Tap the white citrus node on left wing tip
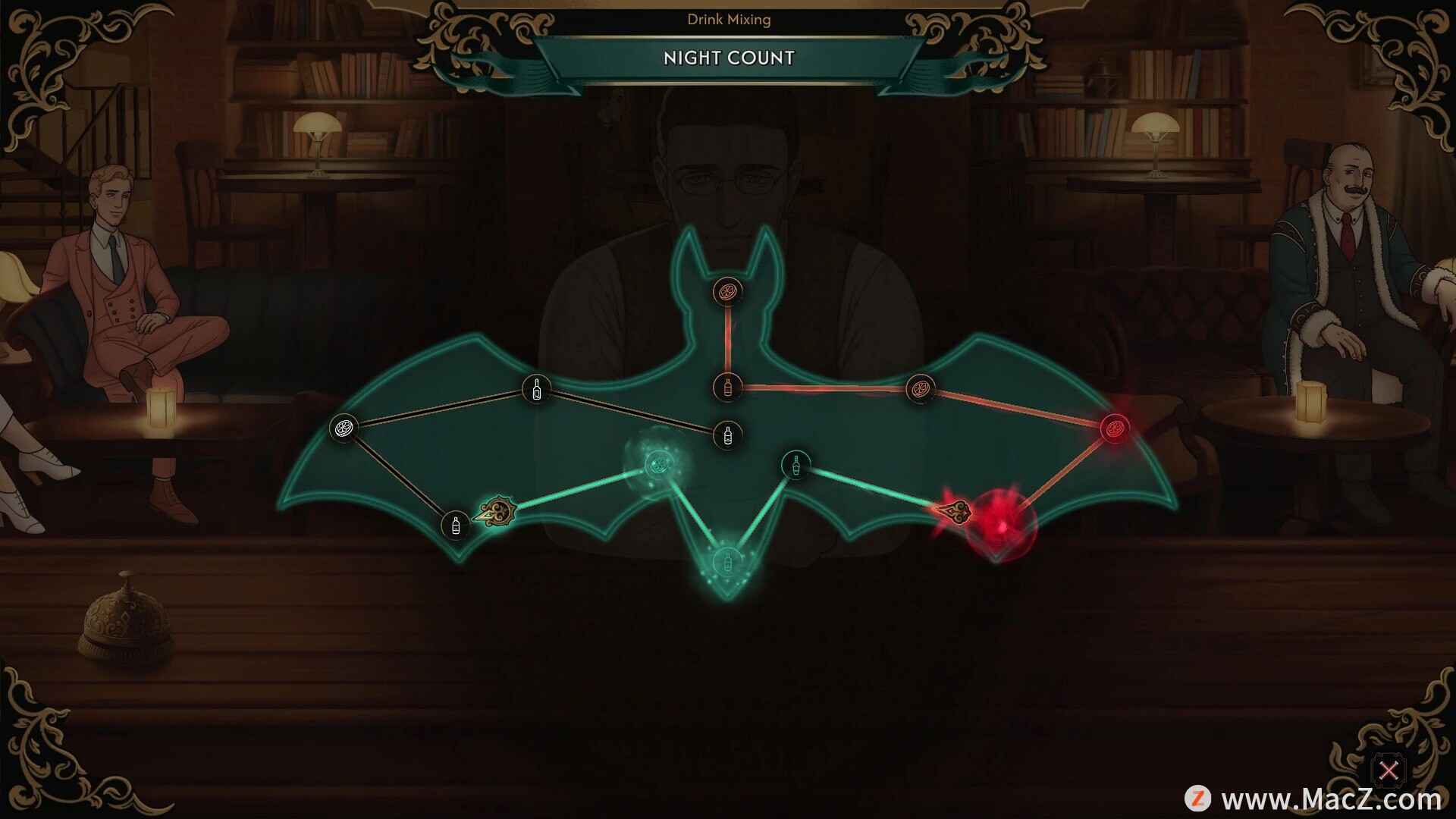The image size is (1456, 819). tap(343, 428)
